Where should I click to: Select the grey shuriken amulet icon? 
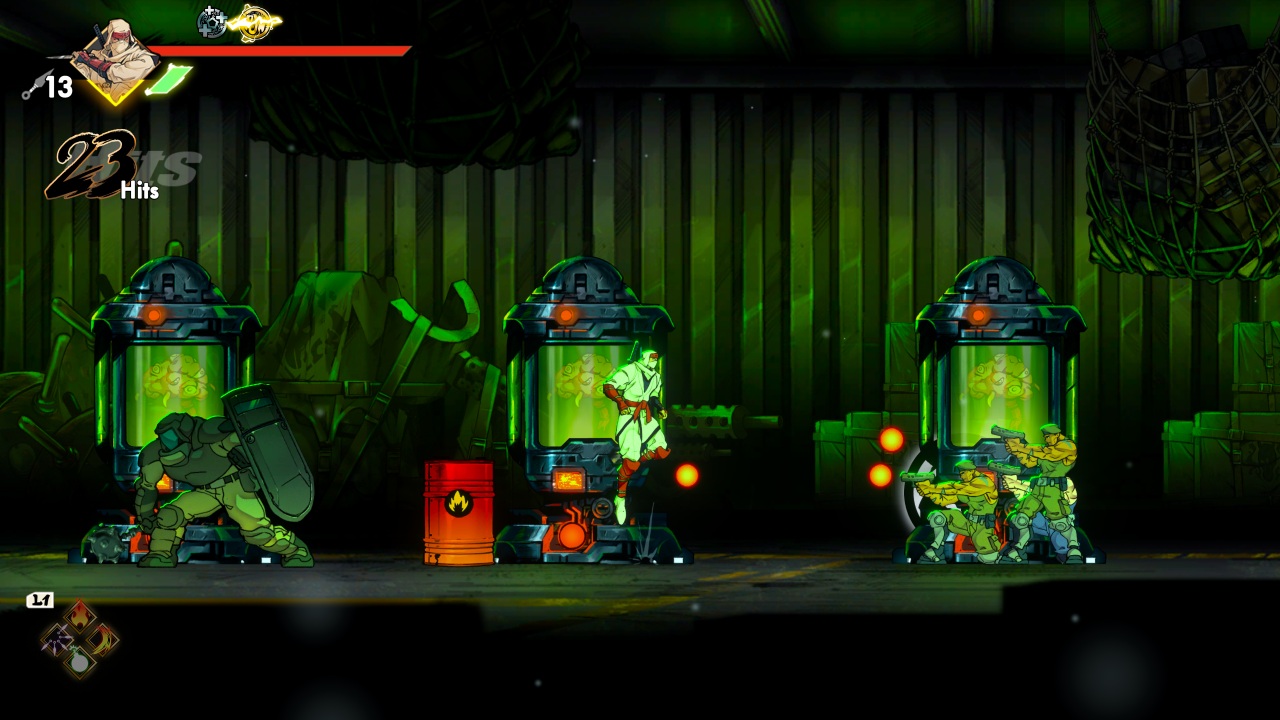(212, 22)
